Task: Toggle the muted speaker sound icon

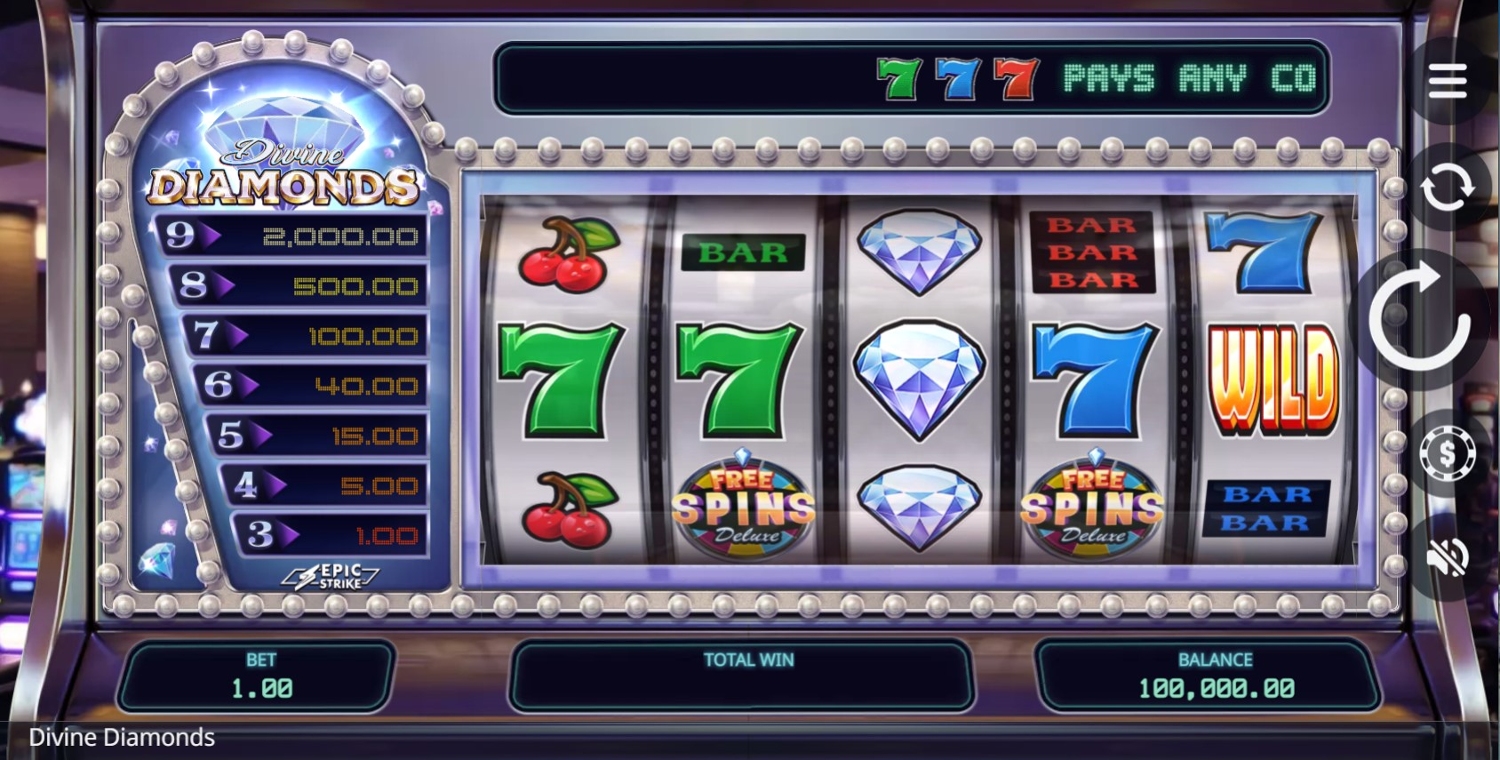Action: coord(1447,557)
